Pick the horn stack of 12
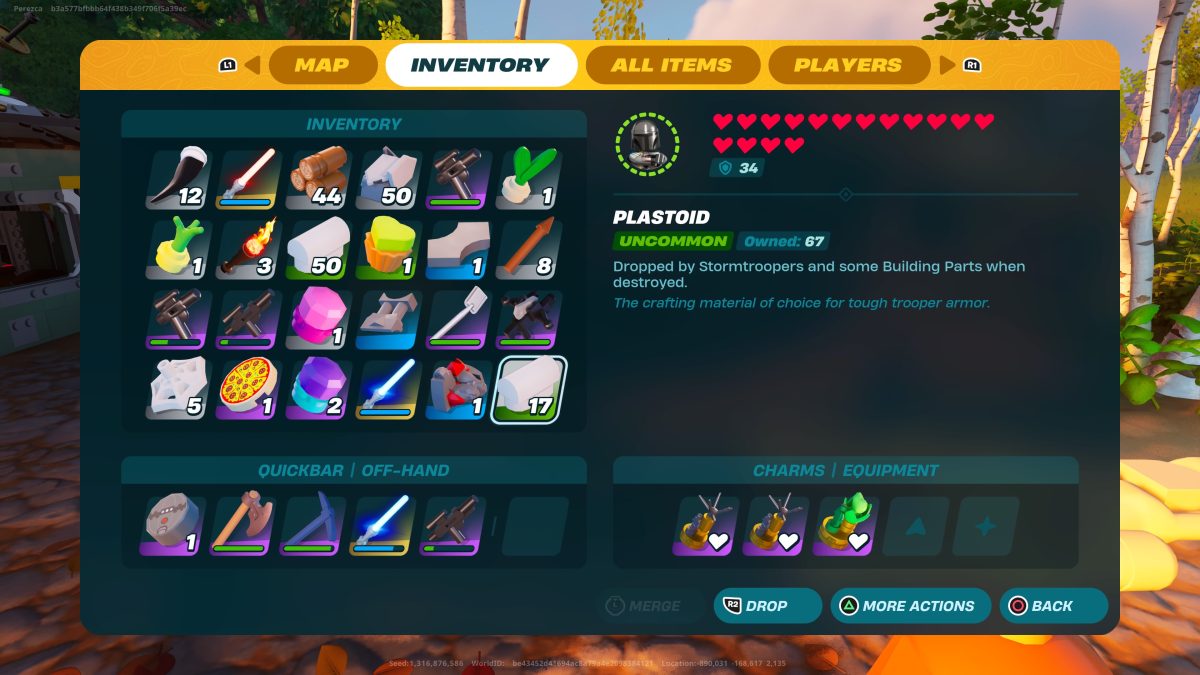 [x=180, y=180]
